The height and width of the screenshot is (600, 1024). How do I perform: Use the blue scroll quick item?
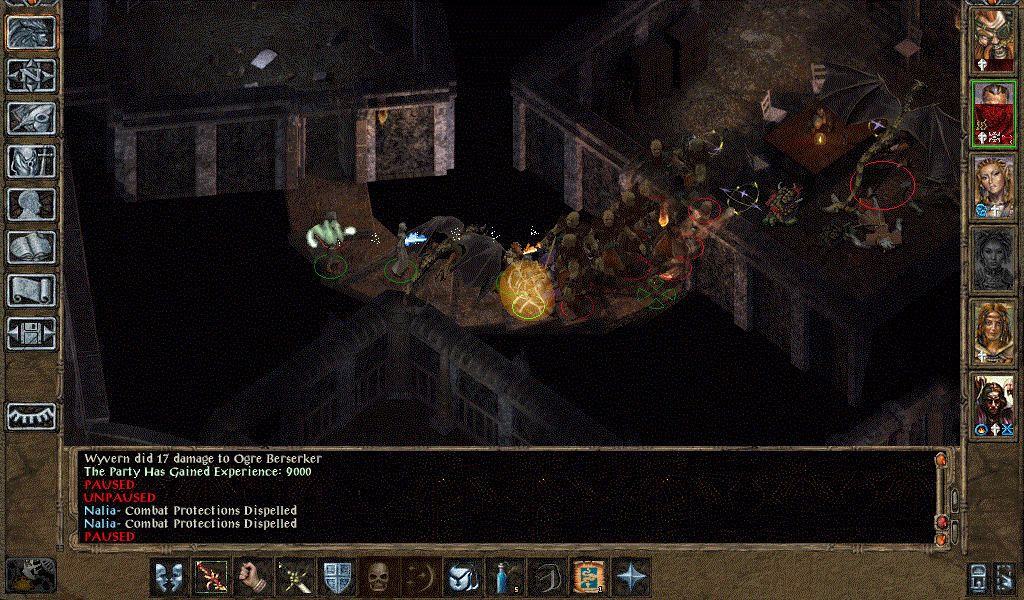pyautogui.click(x=587, y=577)
